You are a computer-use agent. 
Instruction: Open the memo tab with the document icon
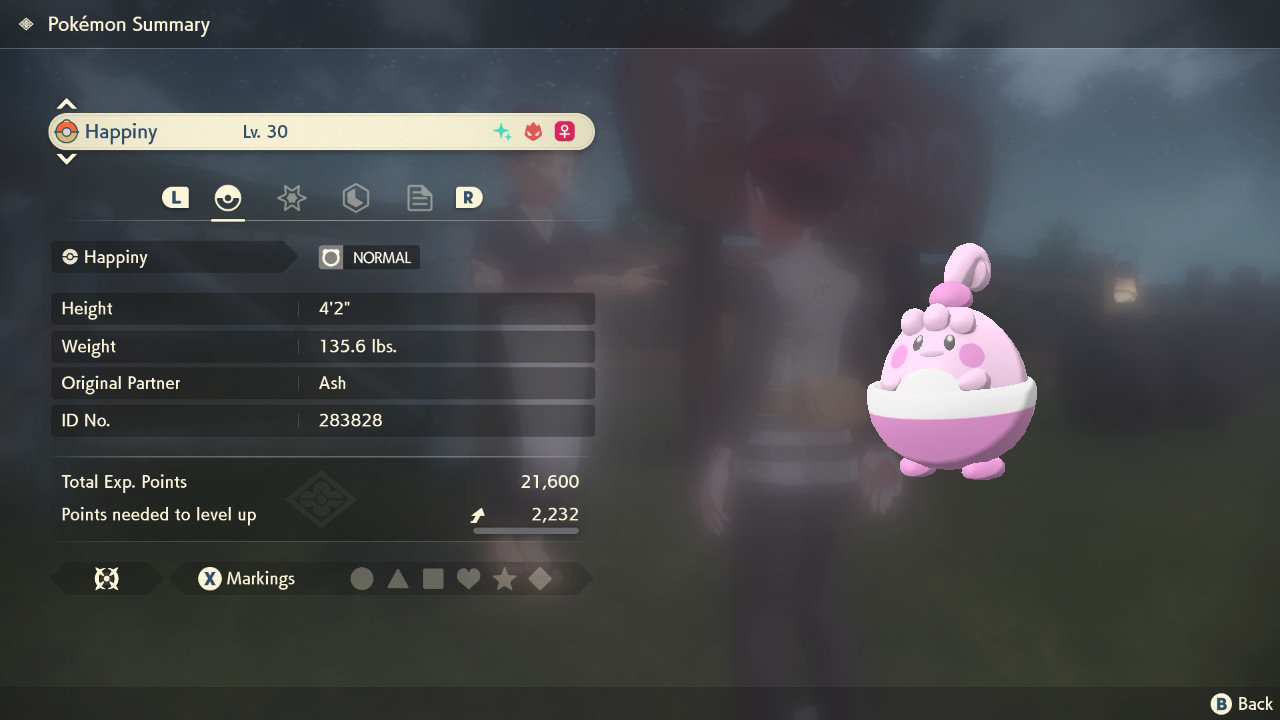[x=419, y=197]
